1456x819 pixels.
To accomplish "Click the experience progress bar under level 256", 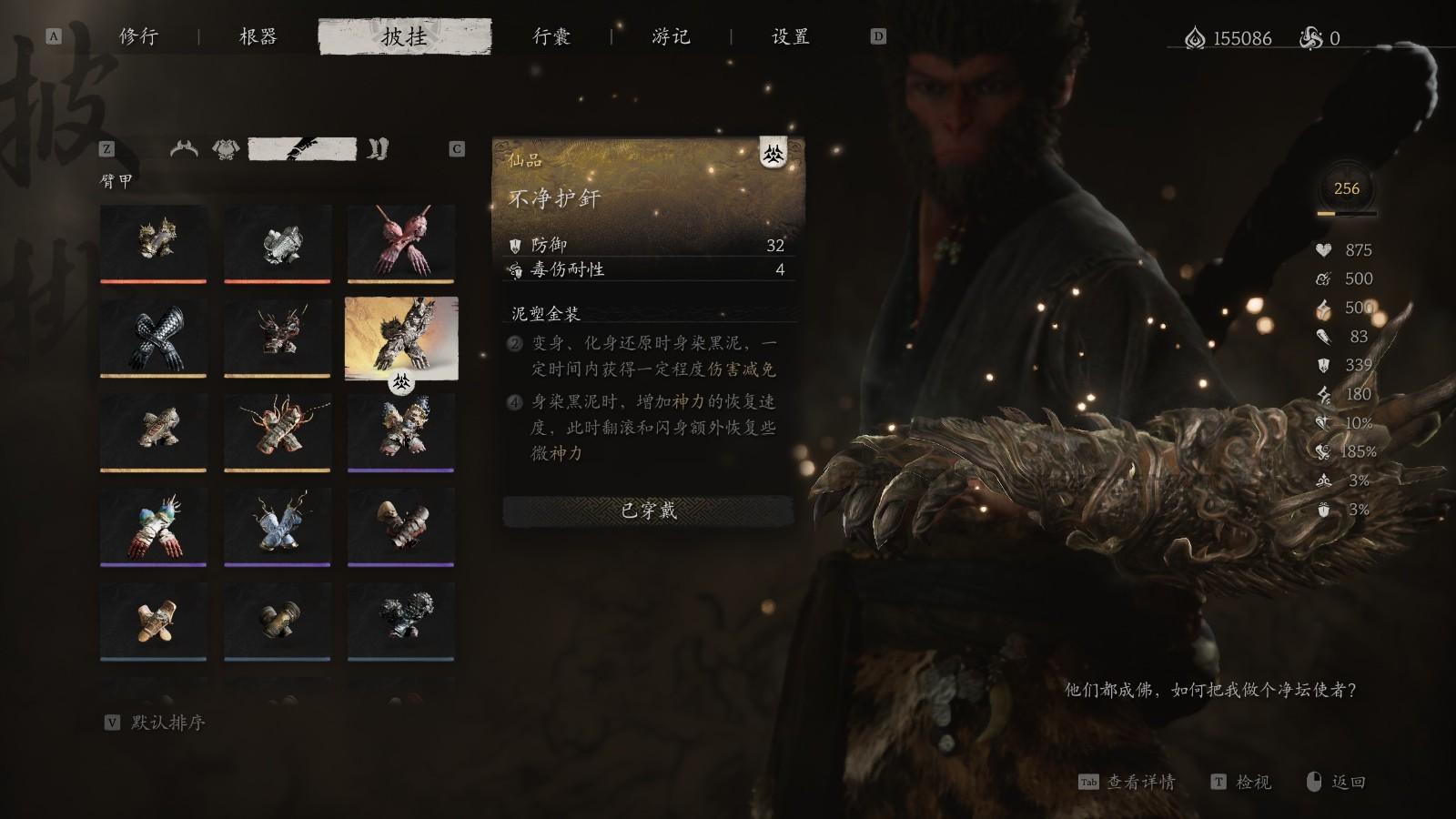I will point(1344,213).
